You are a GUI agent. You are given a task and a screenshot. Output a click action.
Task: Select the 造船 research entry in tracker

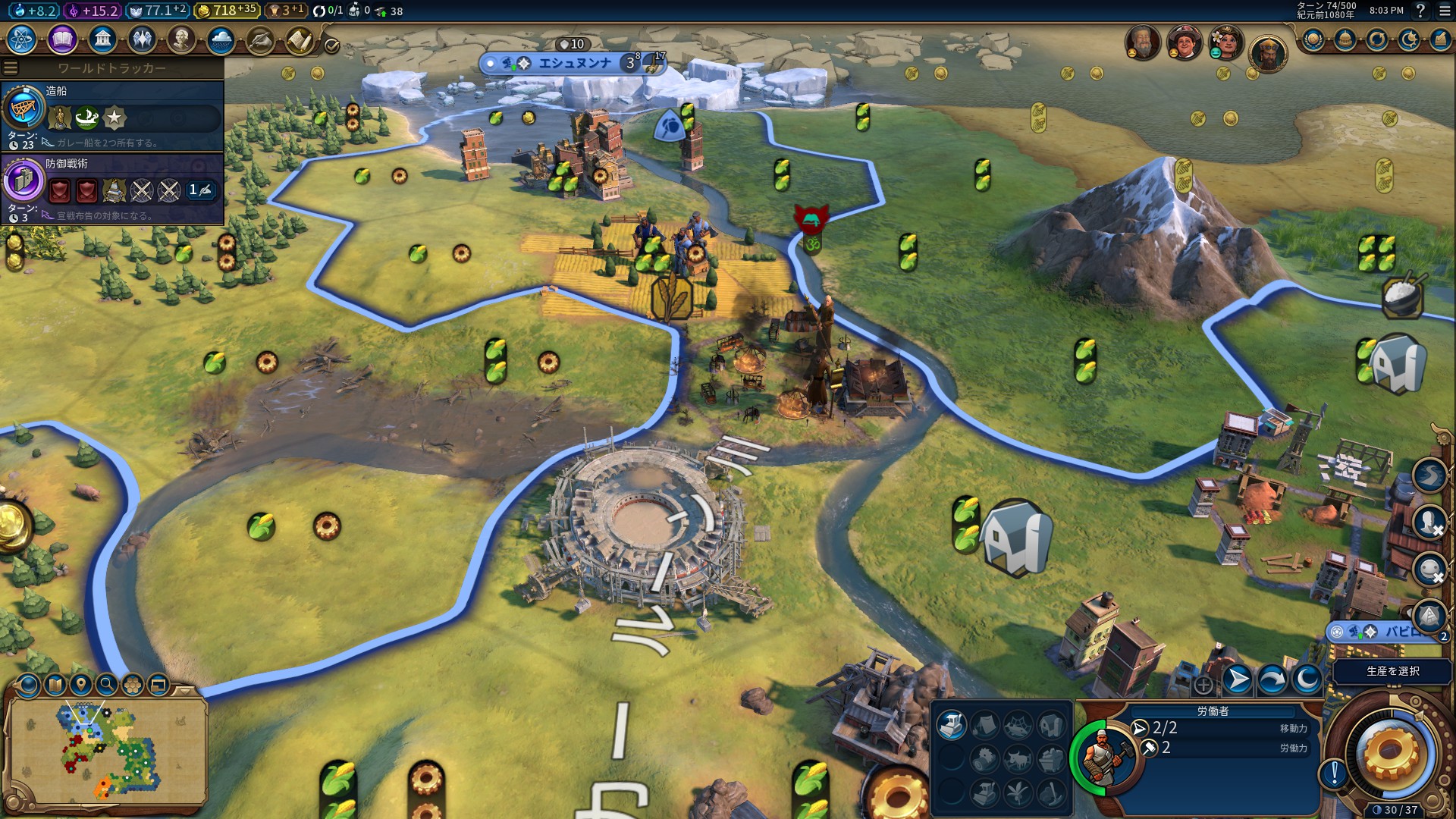(x=112, y=115)
